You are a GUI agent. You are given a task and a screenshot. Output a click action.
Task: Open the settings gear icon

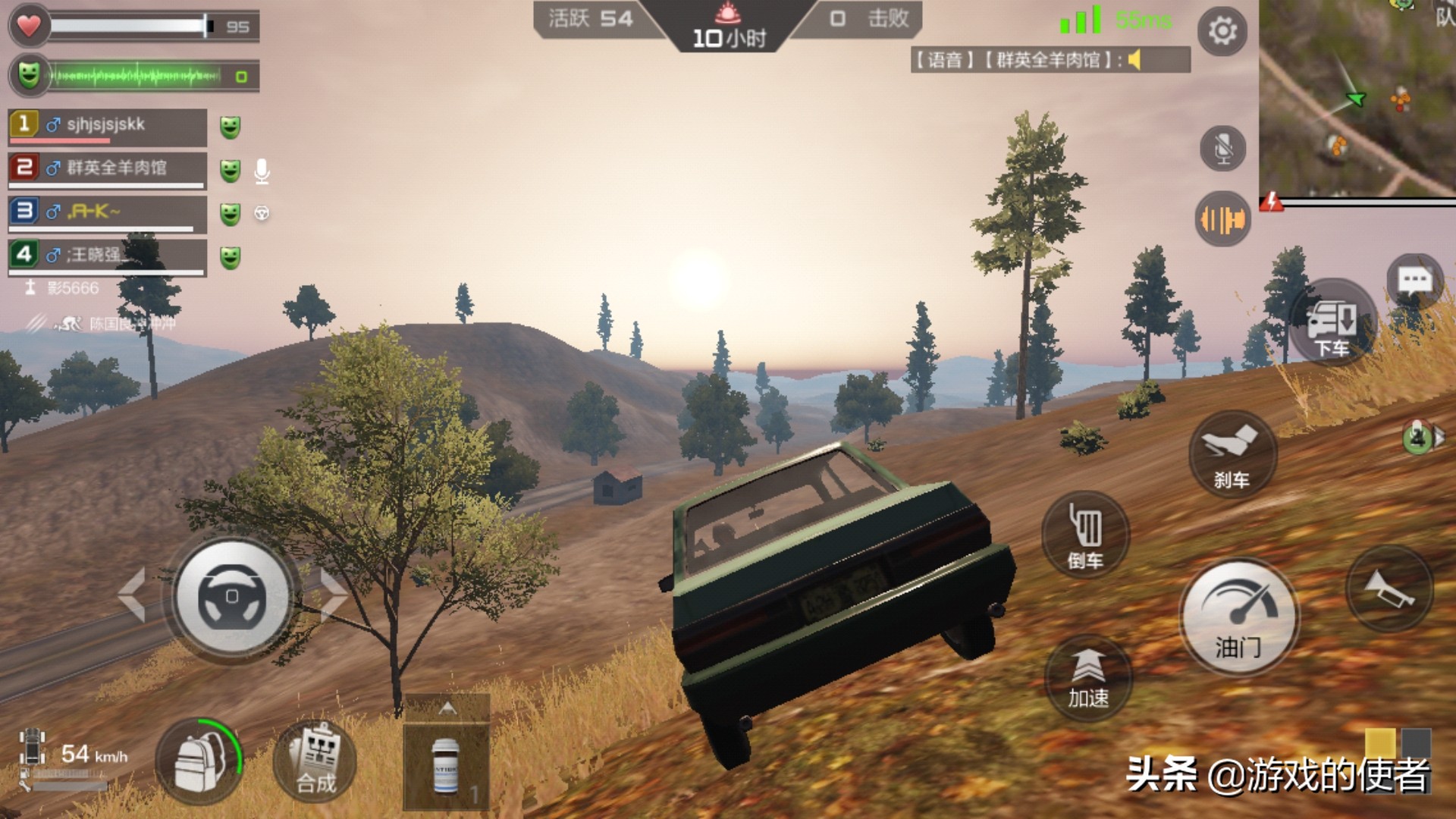point(1222,31)
